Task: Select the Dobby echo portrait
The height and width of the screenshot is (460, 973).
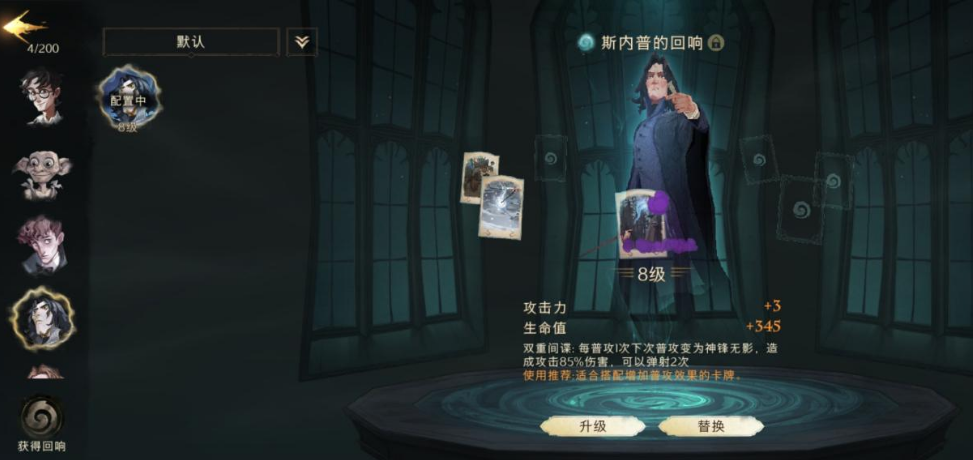Action: (x=41, y=173)
